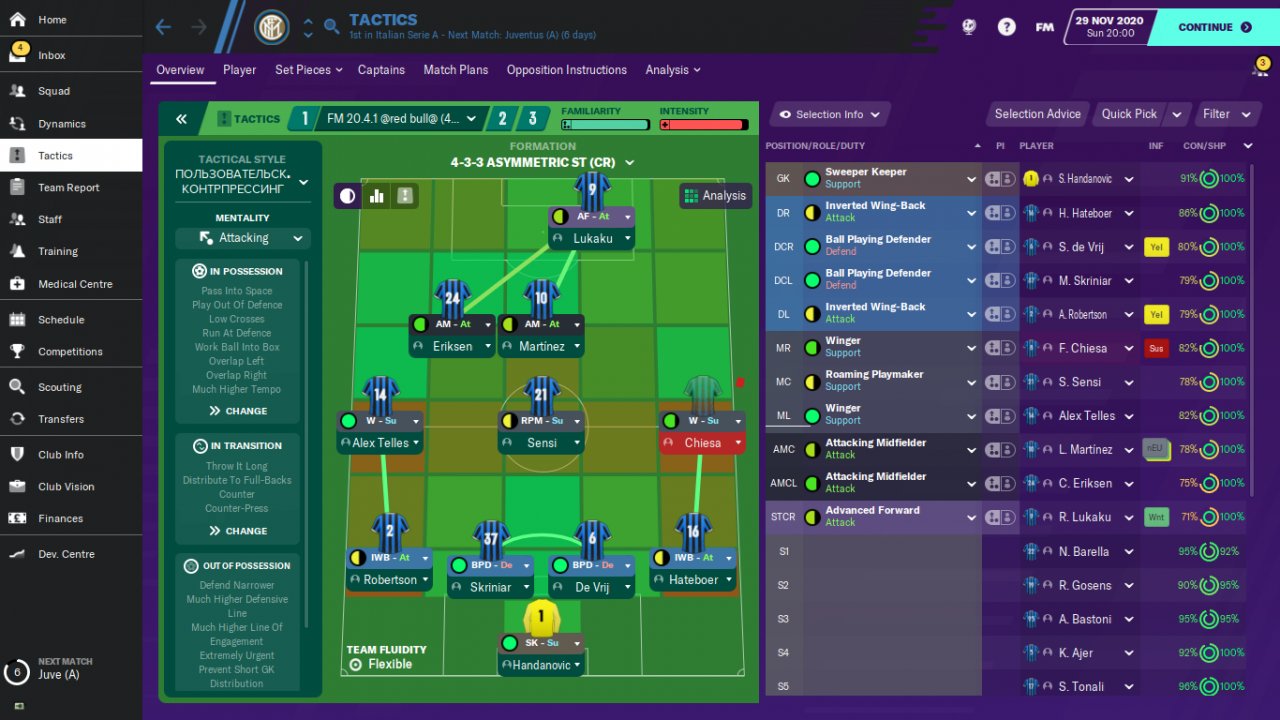Go to the Squad screen
1280x720 pixels.
54,91
